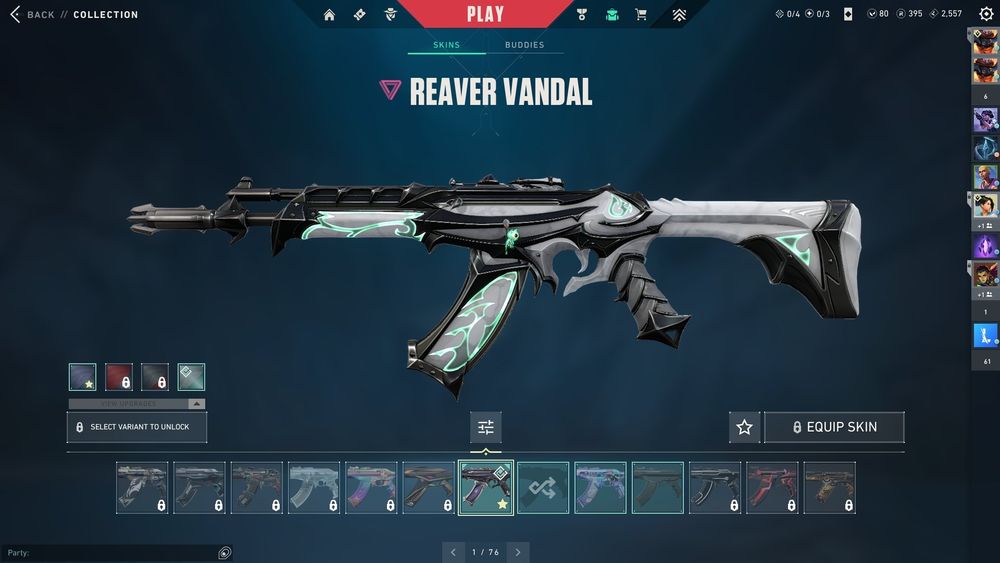
Task: Select the white equipped variant swatch
Action: click(191, 377)
